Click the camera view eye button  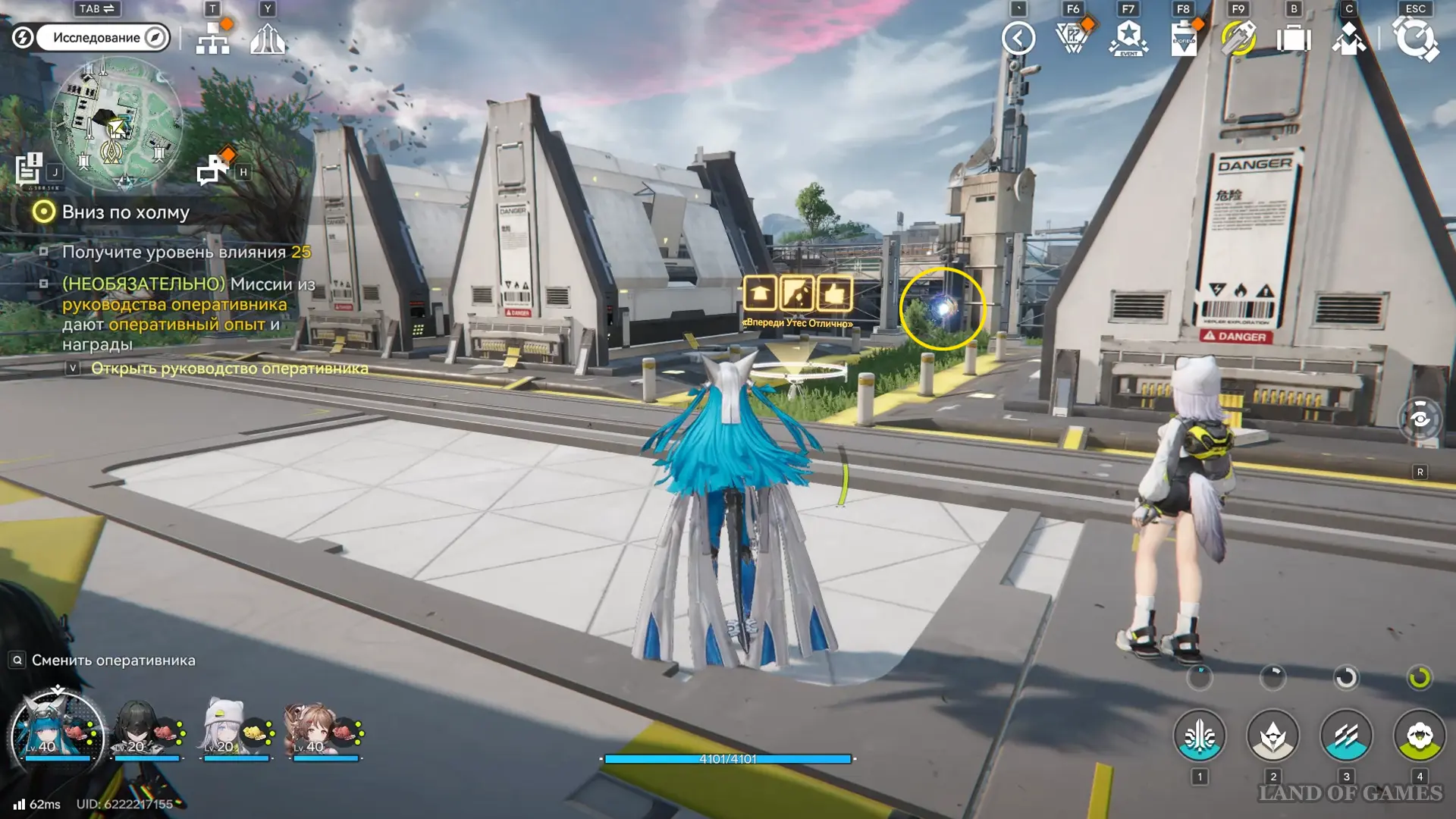click(x=1420, y=419)
